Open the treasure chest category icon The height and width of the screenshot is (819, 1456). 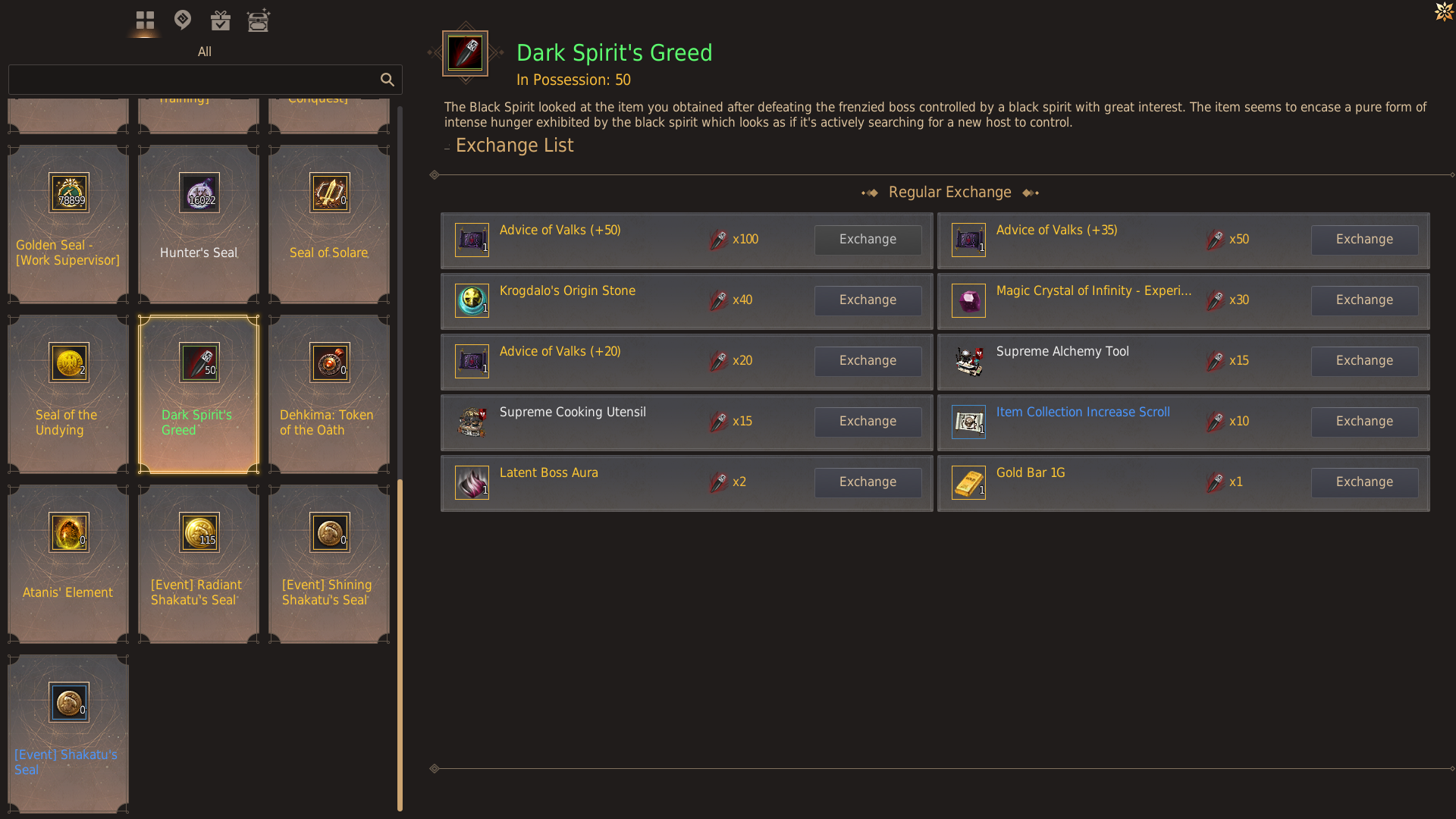pyautogui.click(x=259, y=20)
